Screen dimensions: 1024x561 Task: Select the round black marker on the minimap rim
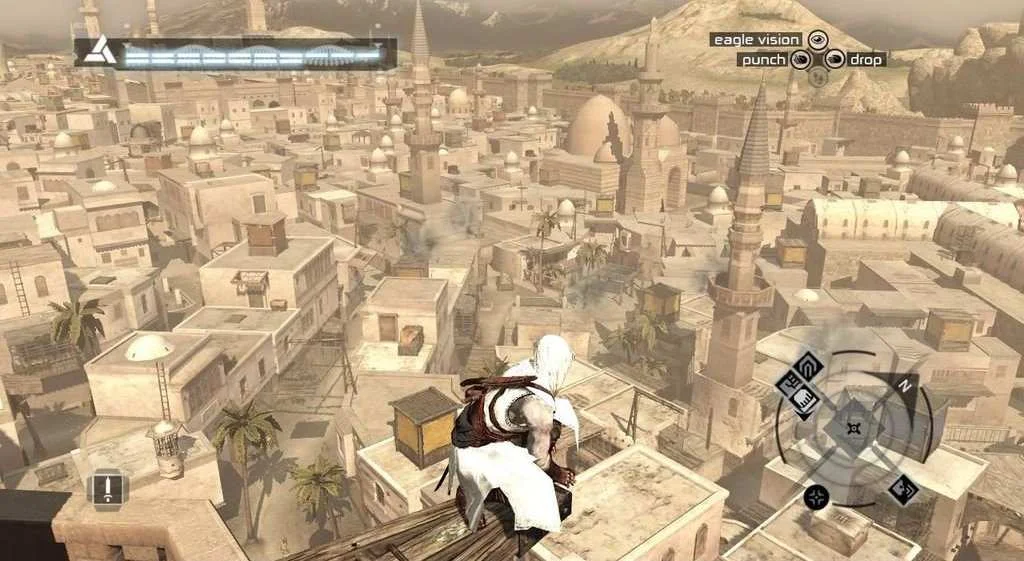click(817, 496)
